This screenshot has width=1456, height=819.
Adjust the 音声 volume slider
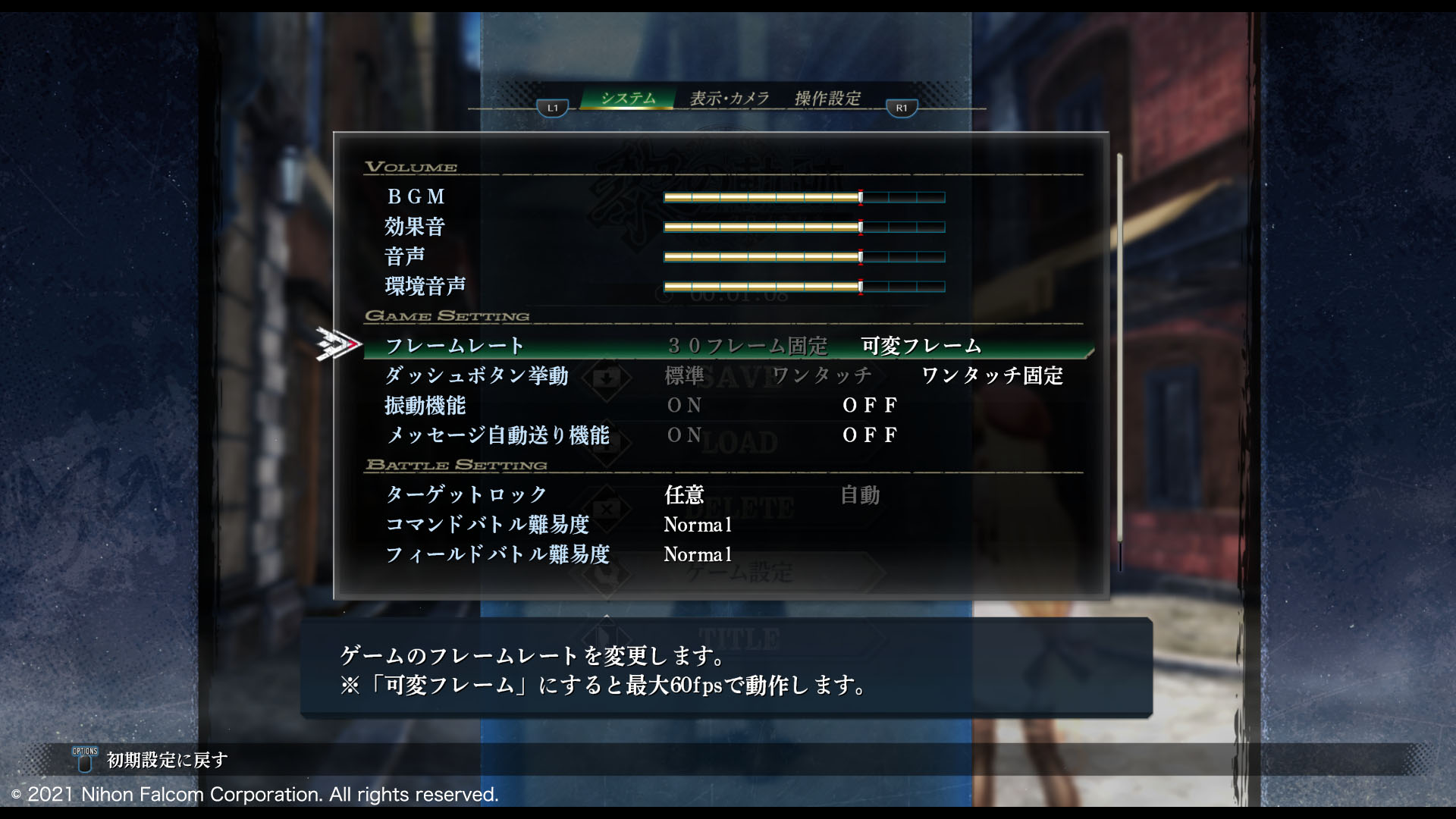pos(804,257)
